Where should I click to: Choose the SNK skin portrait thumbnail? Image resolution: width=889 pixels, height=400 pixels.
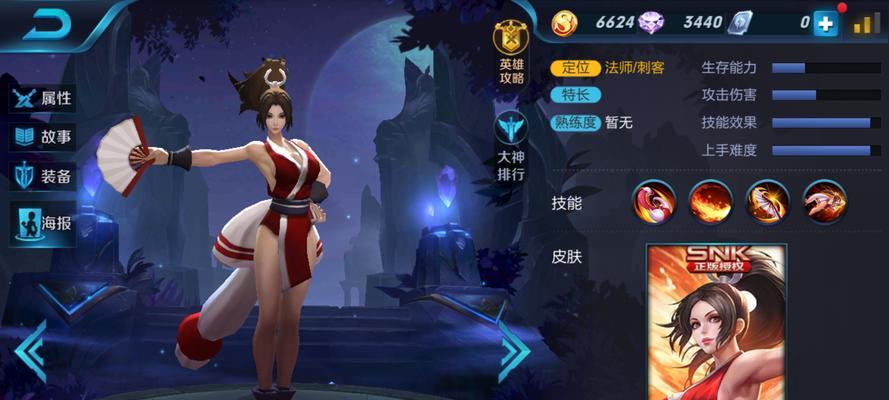point(716,322)
